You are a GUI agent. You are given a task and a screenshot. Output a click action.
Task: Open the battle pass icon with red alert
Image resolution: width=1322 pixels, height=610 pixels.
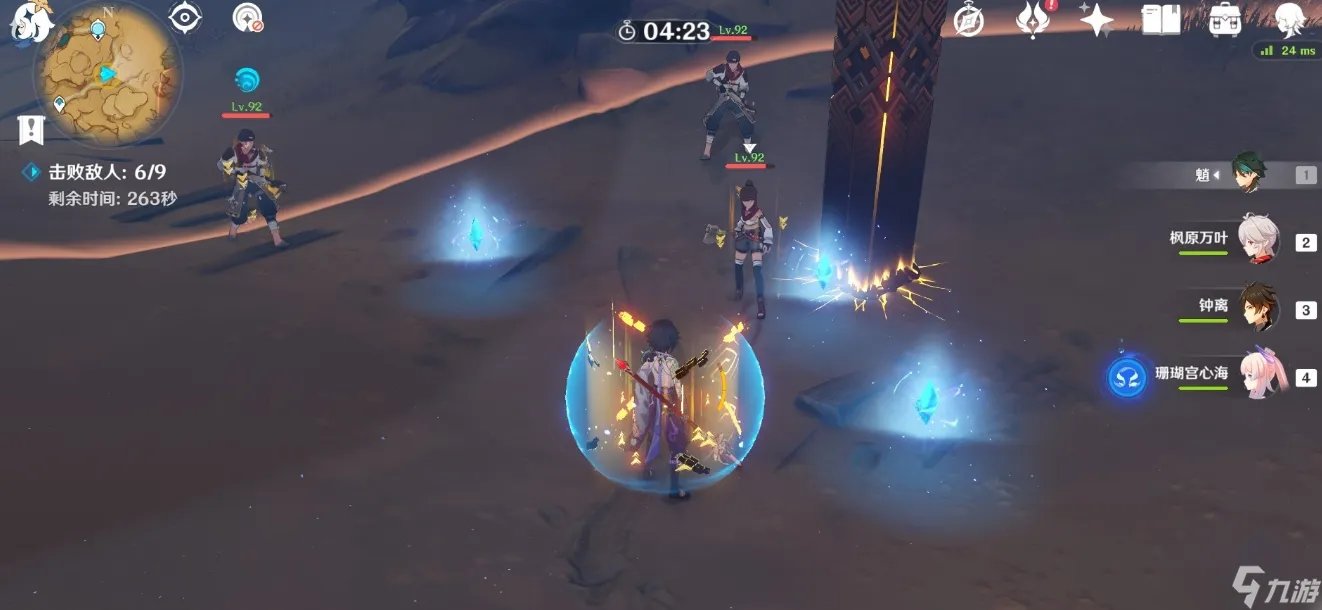[1032, 20]
